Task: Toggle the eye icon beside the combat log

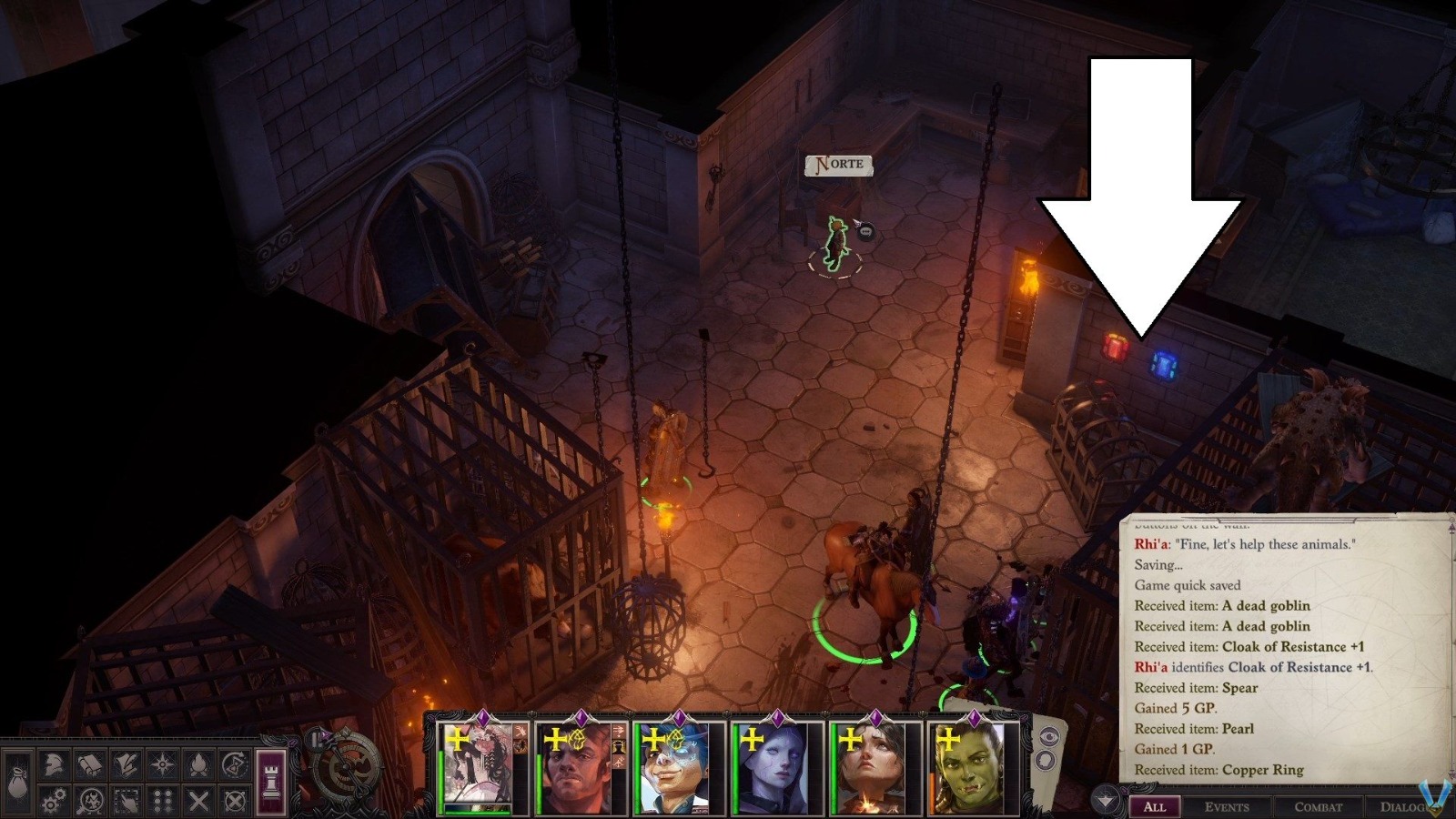Action: (1049, 736)
